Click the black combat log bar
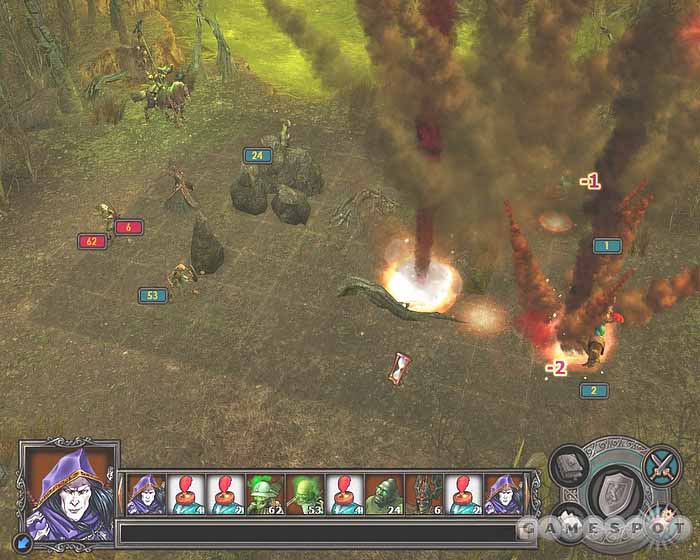The image size is (700, 560). (x=320, y=532)
